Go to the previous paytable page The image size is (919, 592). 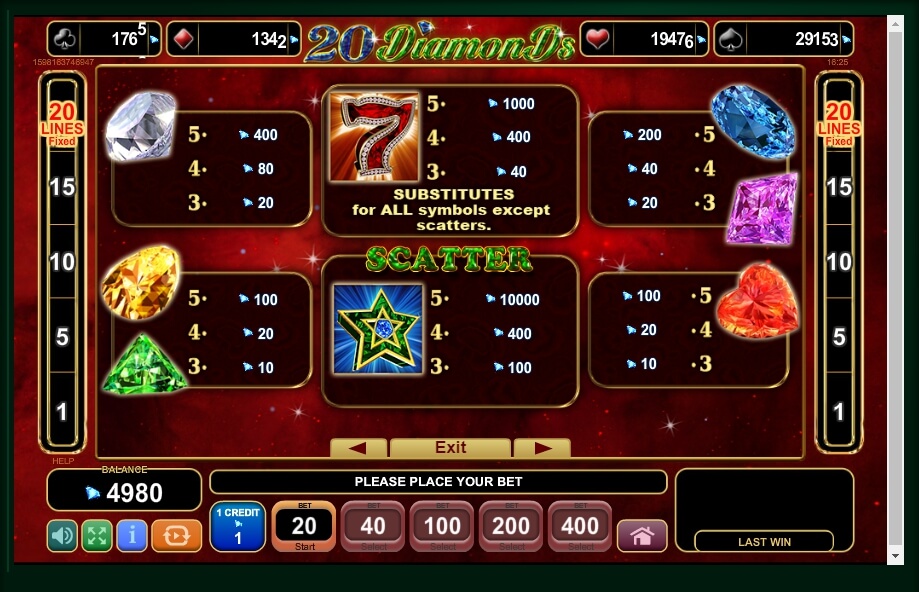(357, 448)
